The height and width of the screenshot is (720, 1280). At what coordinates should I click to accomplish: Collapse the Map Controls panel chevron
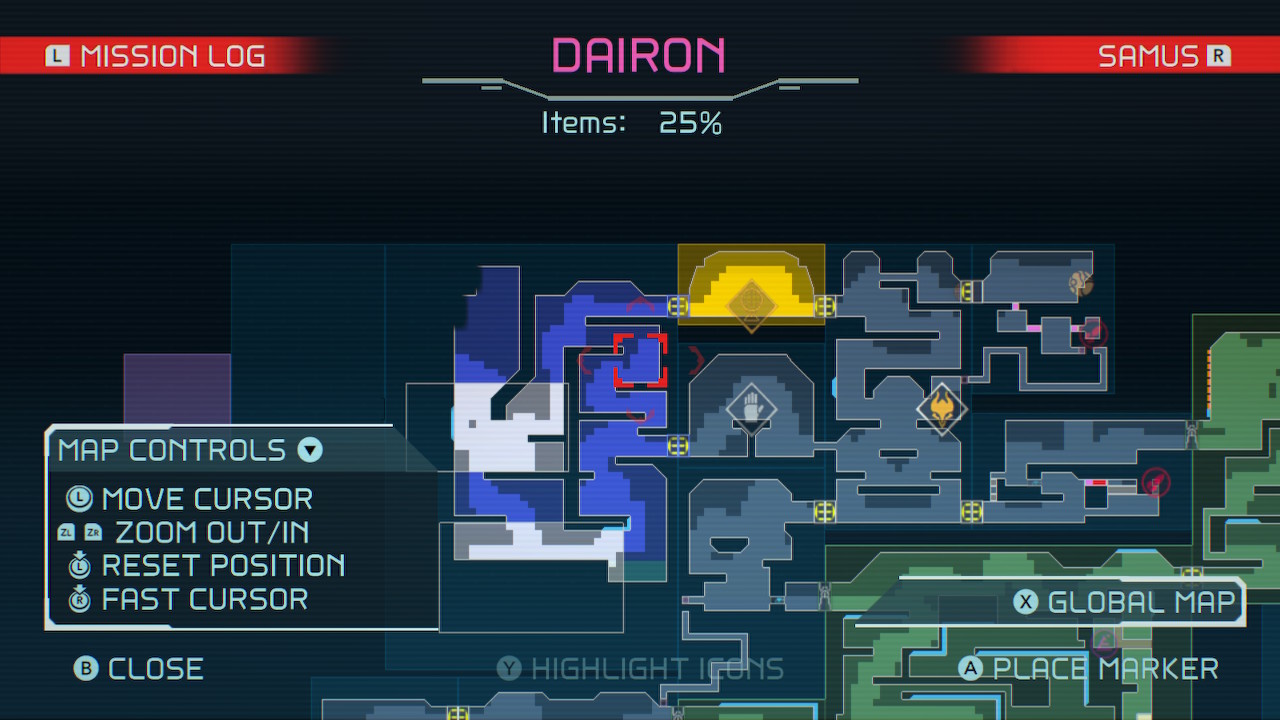tap(308, 450)
